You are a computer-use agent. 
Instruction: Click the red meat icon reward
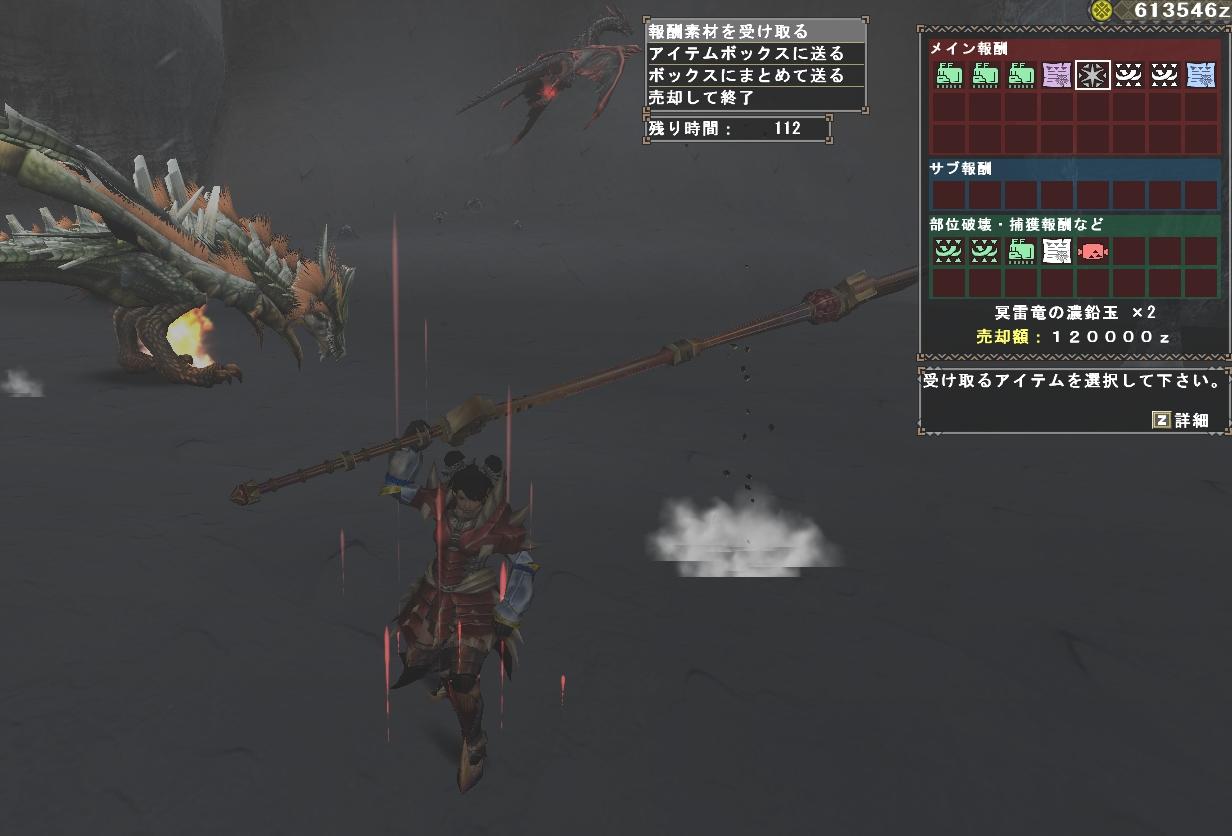coord(1093,251)
